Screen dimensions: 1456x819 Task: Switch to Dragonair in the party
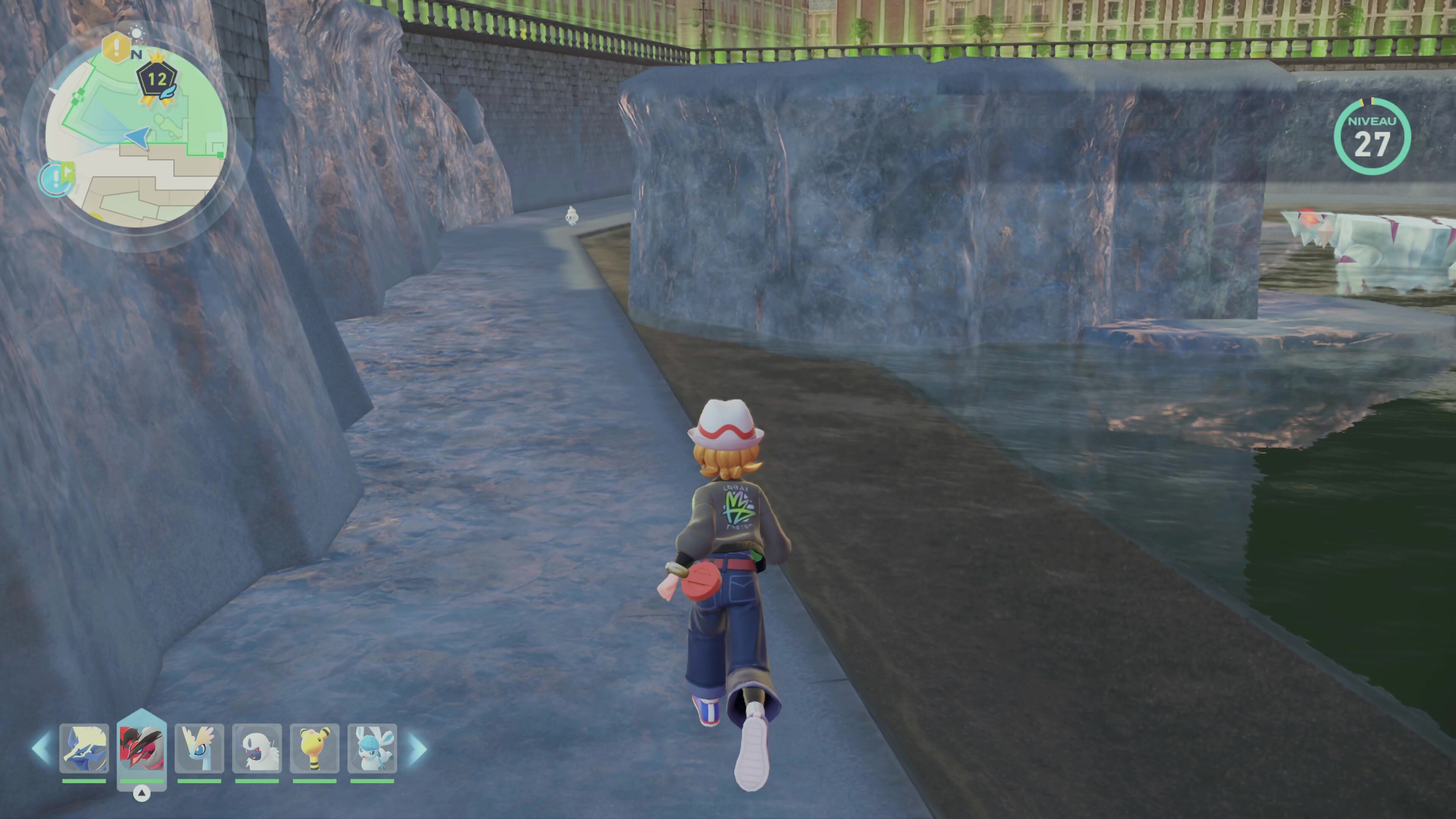(x=199, y=748)
